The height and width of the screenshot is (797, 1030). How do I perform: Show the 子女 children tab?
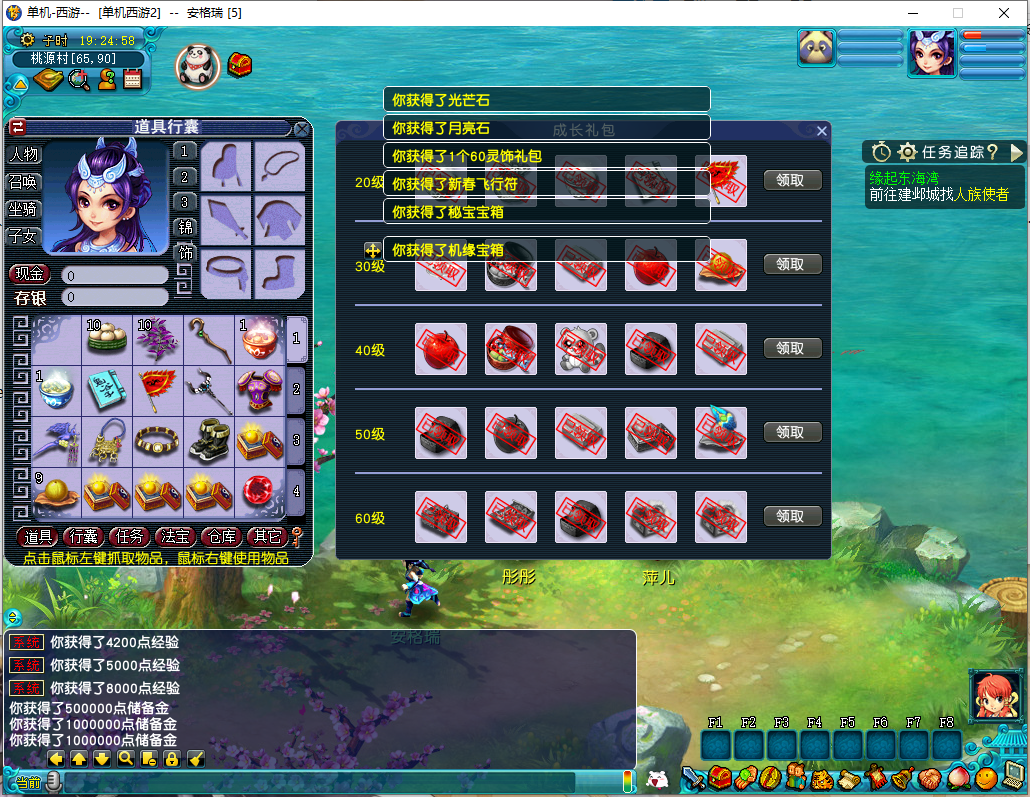[x=23, y=237]
